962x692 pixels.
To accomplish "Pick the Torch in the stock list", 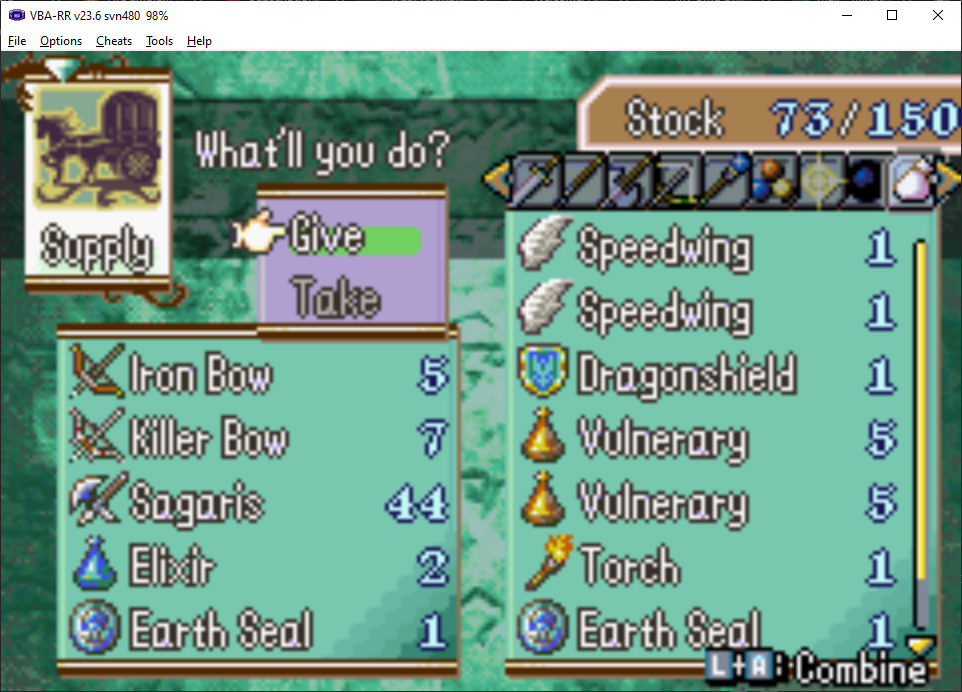I will click(630, 567).
